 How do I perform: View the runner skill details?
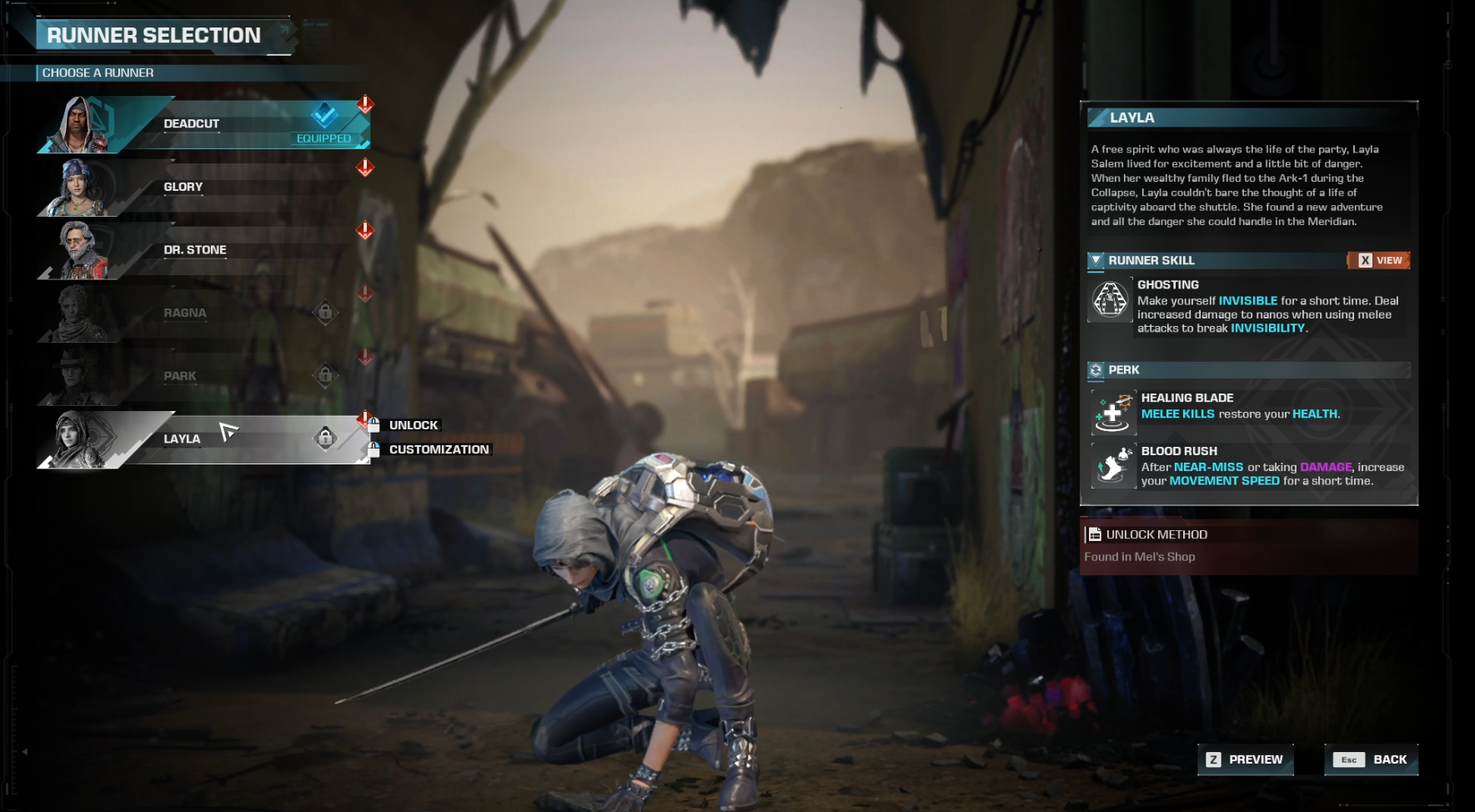(1379, 260)
